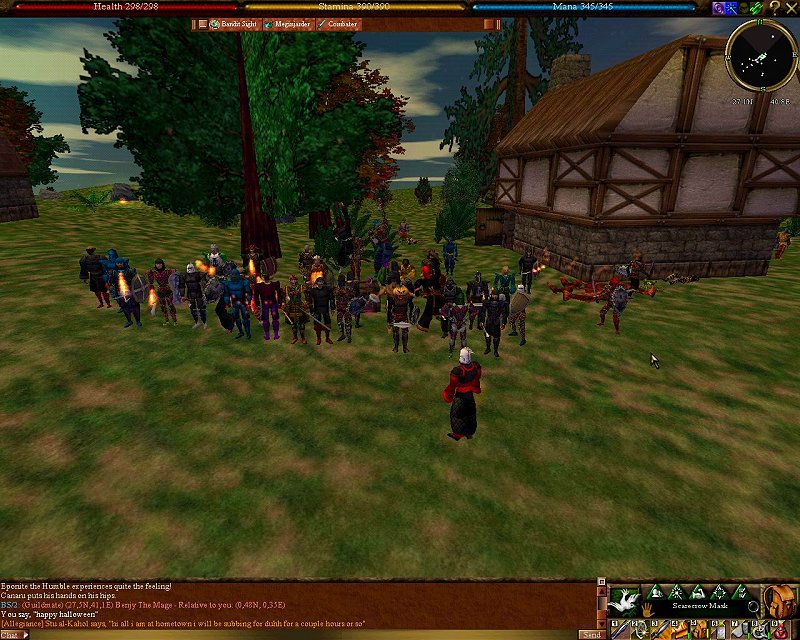Click the chat text entry field
800x640 pixels.
(x=300, y=634)
